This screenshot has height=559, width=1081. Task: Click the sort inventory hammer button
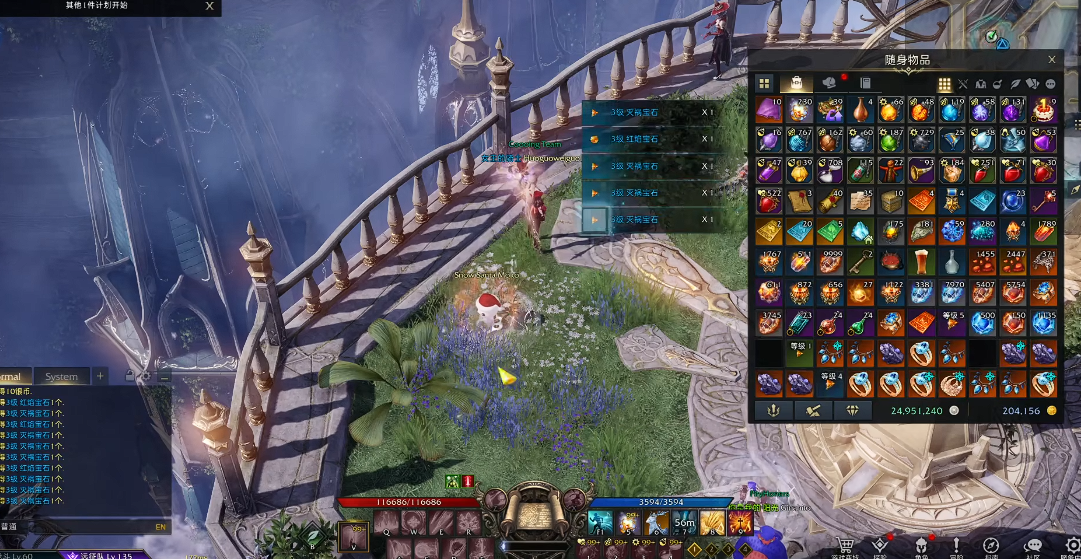[812, 410]
